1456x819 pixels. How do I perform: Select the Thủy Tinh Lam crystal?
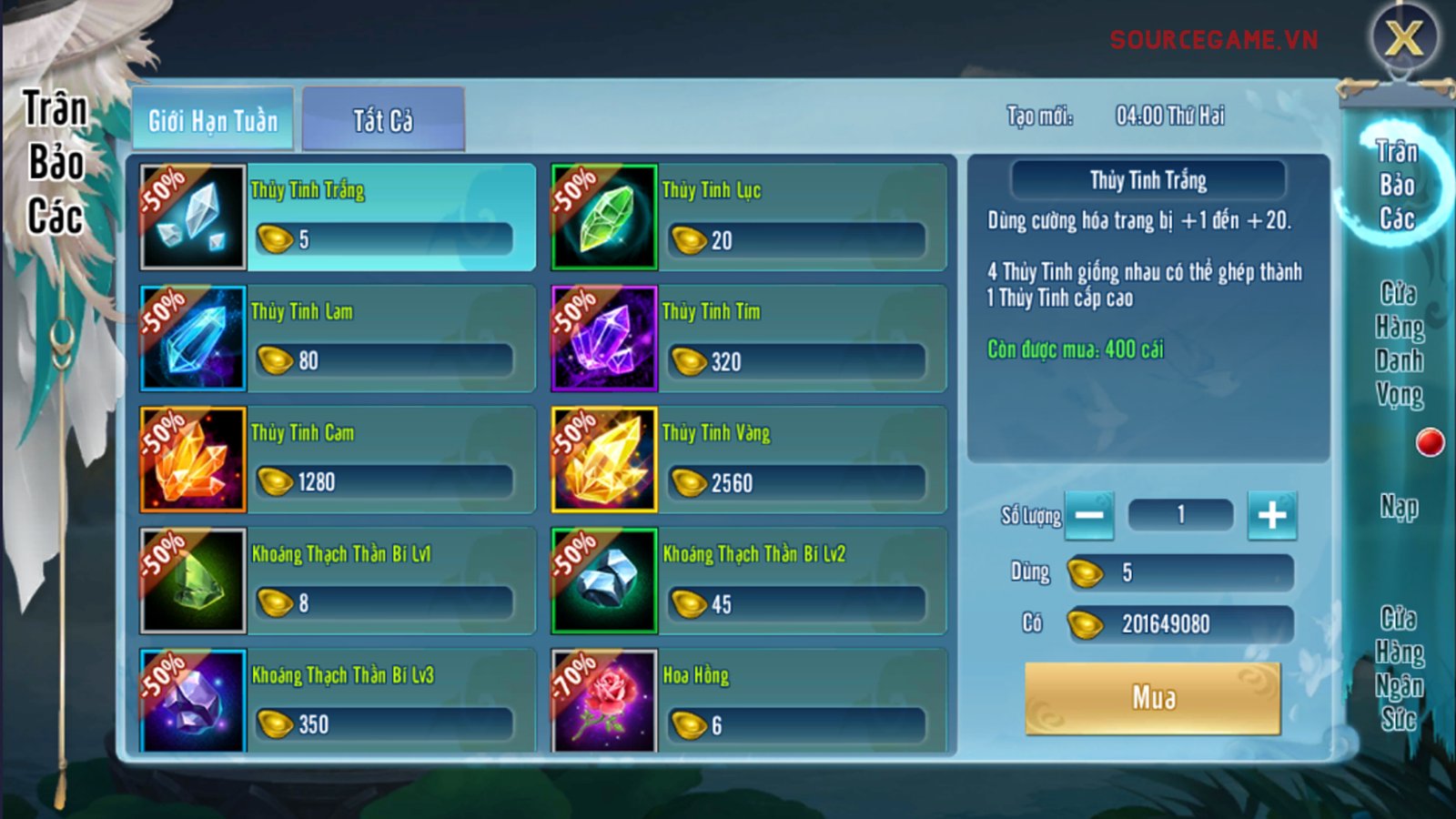[337, 339]
